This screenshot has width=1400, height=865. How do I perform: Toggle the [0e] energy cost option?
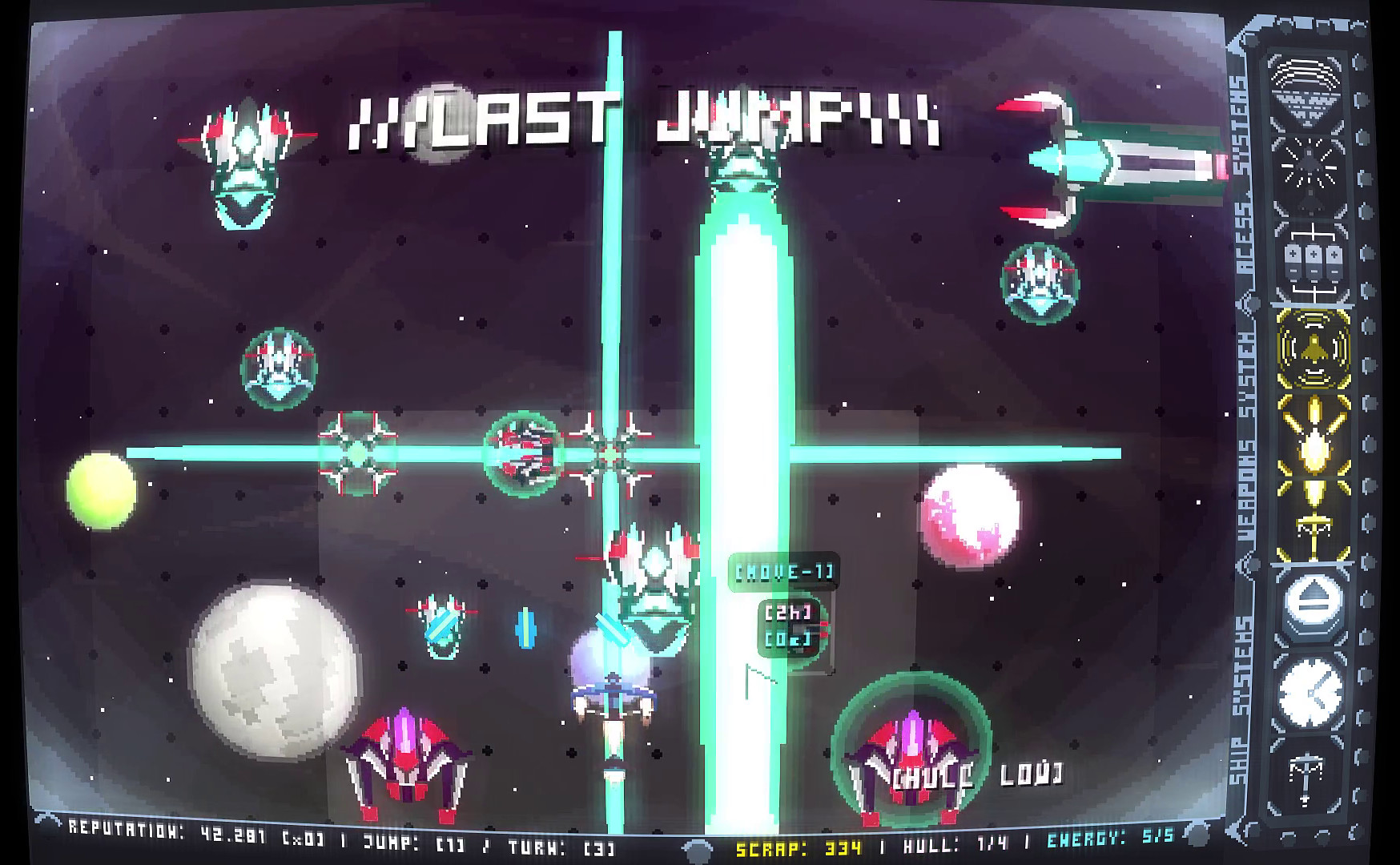coord(789,641)
